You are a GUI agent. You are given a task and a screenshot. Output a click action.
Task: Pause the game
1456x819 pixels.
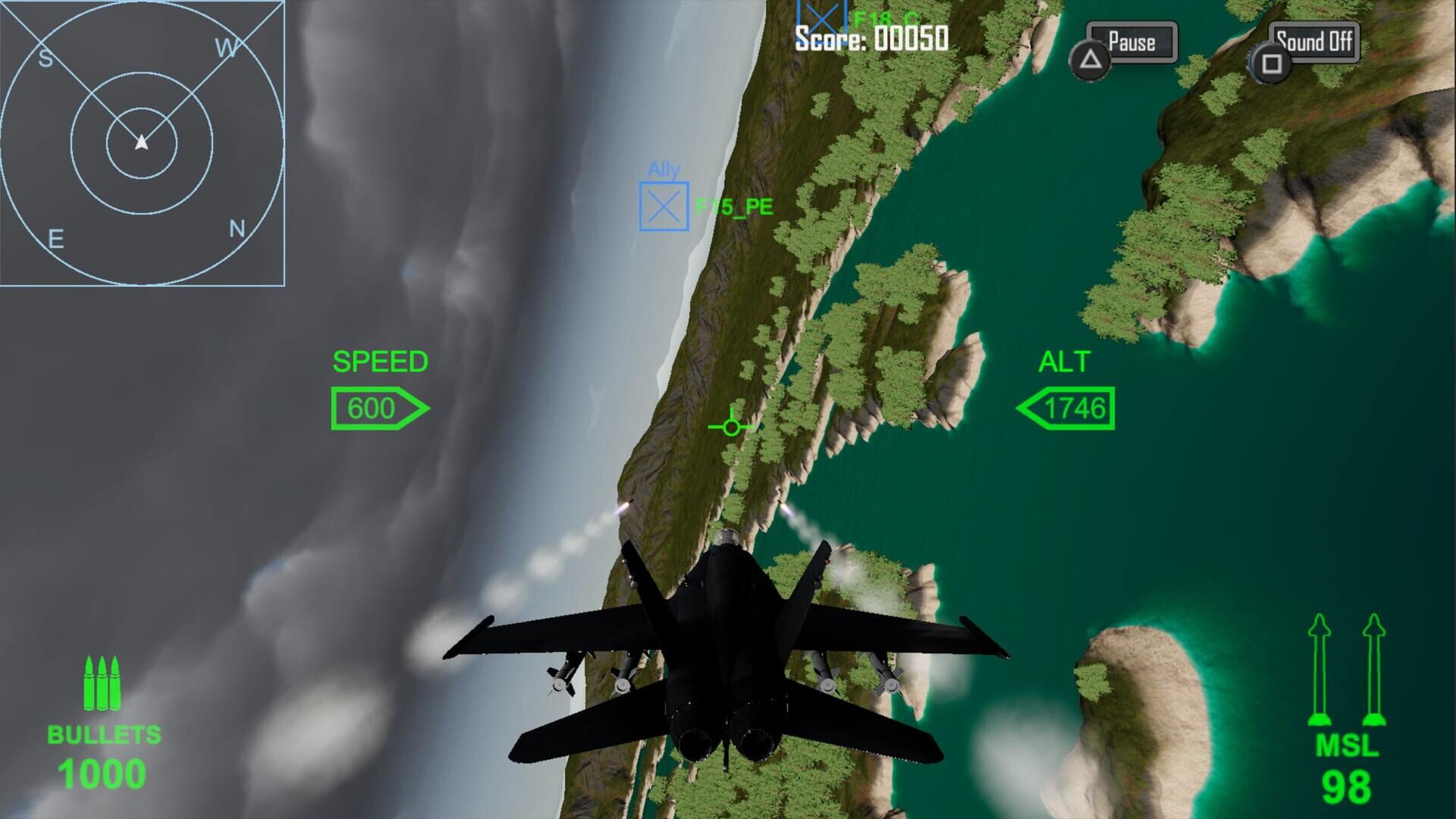click(1131, 42)
